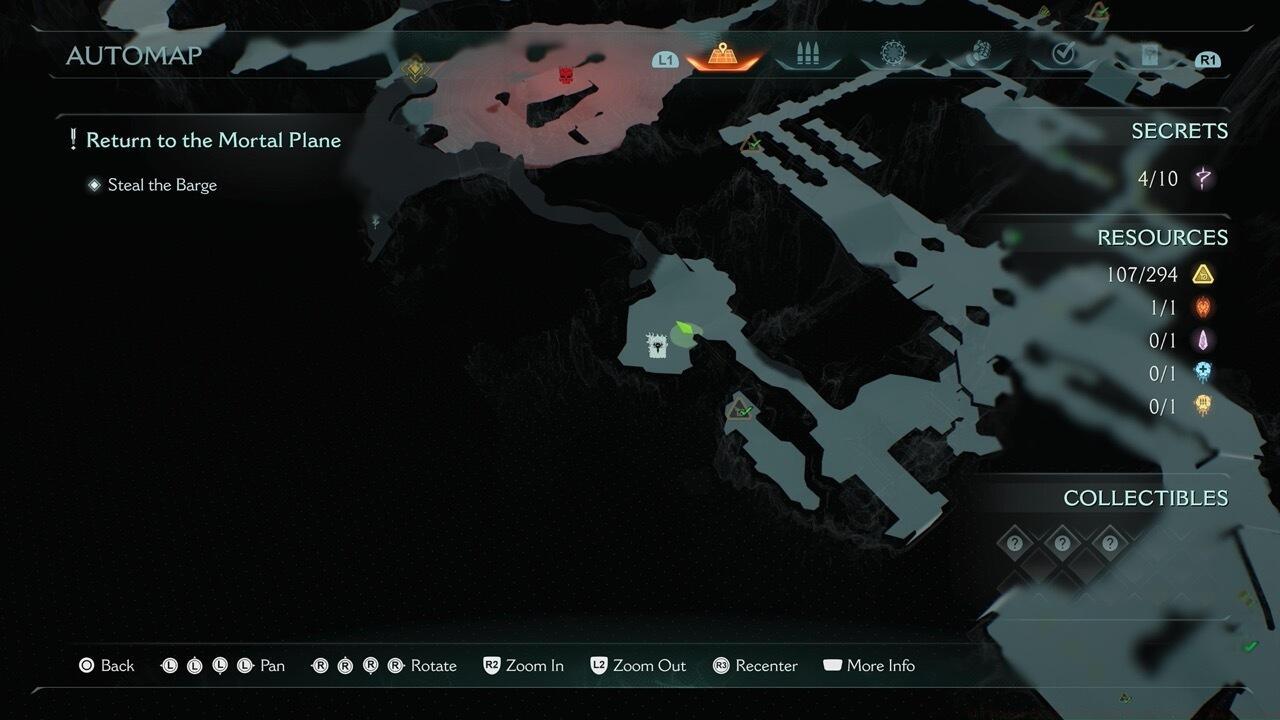Select the red demon skull map marker
Image resolution: width=1280 pixels, height=720 pixels.
point(566,75)
